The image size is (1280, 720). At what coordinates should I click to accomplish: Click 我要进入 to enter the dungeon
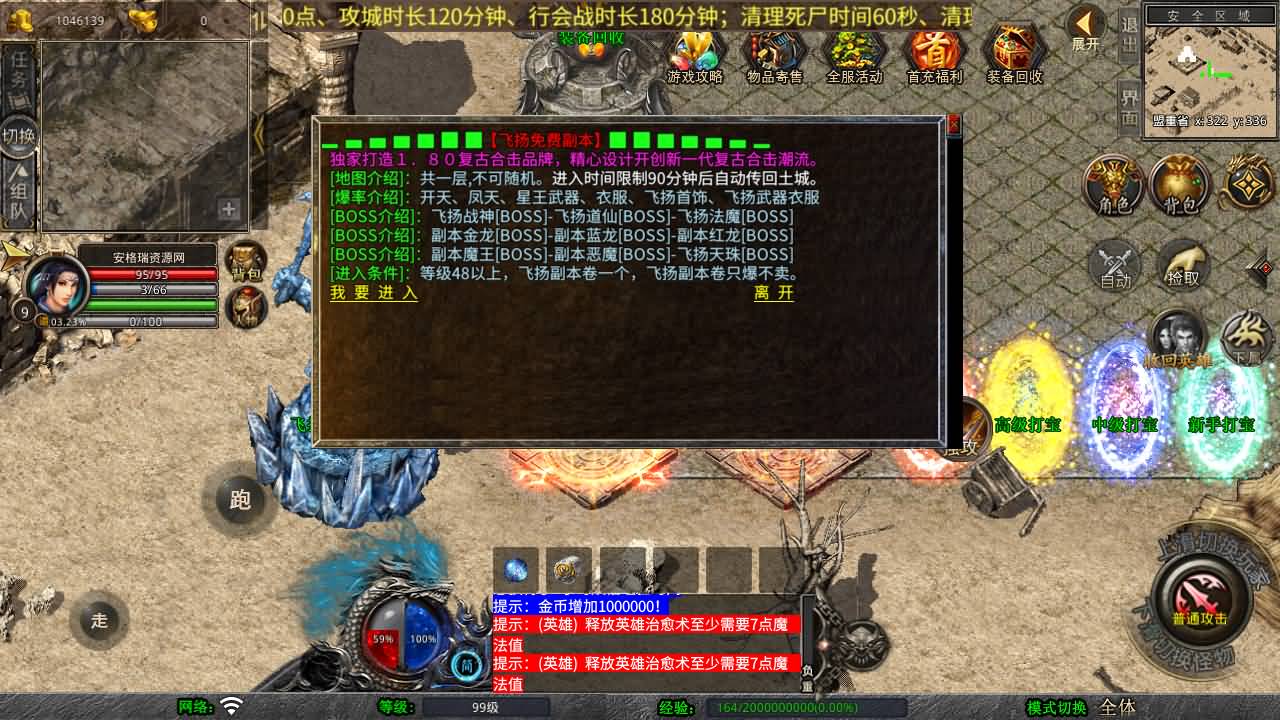373,295
